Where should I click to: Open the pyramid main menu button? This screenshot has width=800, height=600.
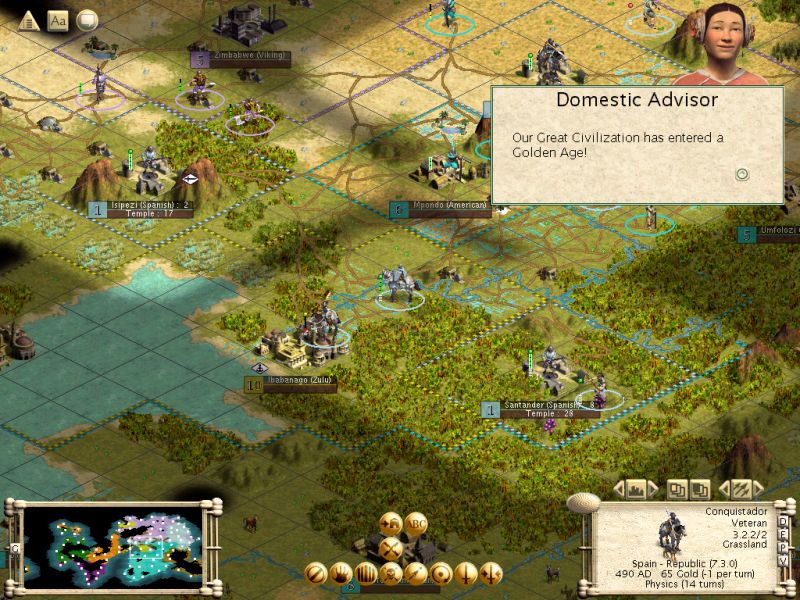tap(29, 19)
